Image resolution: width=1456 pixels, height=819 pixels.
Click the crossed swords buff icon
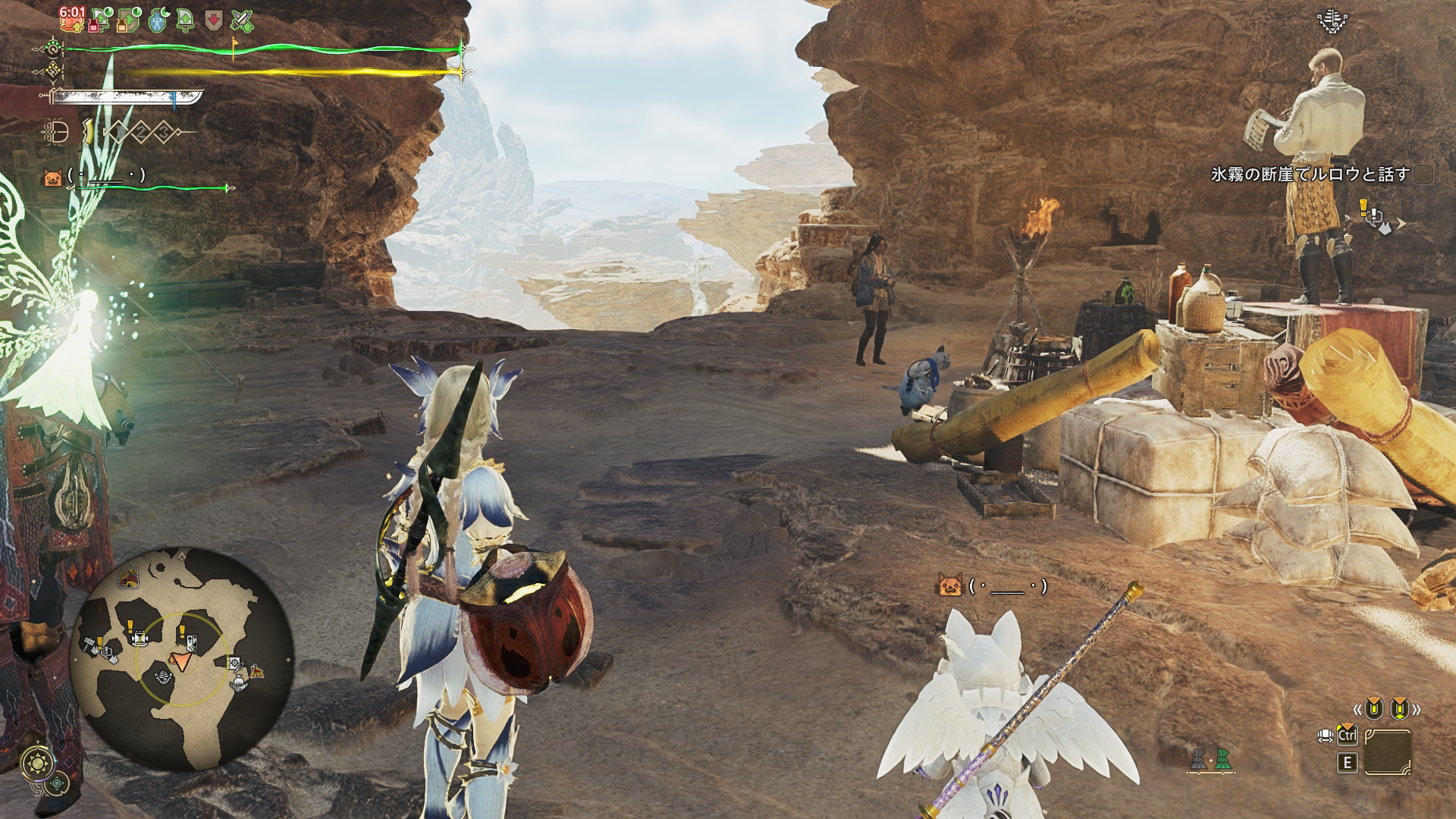[242, 20]
